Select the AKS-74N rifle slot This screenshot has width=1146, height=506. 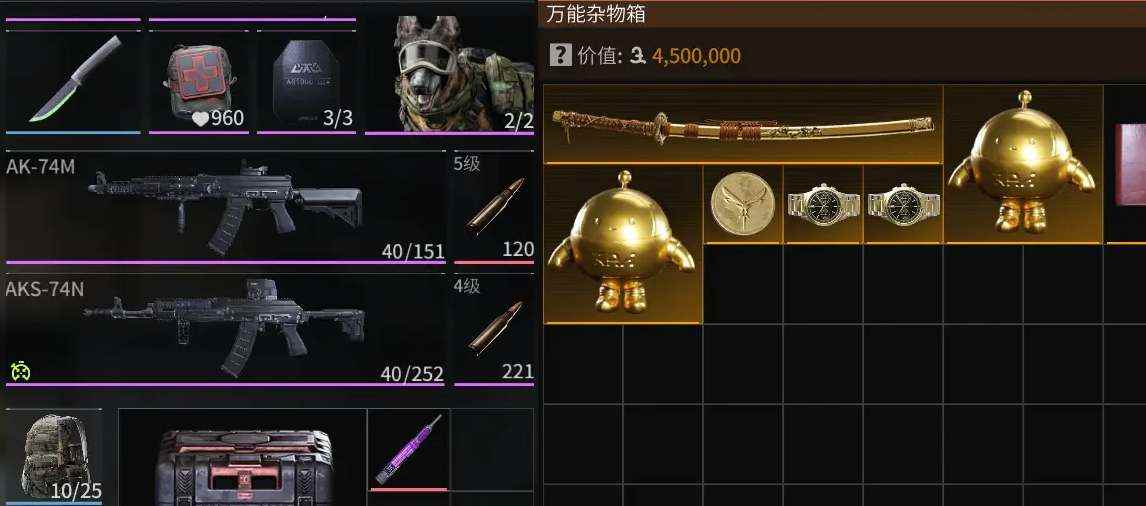[x=226, y=329]
